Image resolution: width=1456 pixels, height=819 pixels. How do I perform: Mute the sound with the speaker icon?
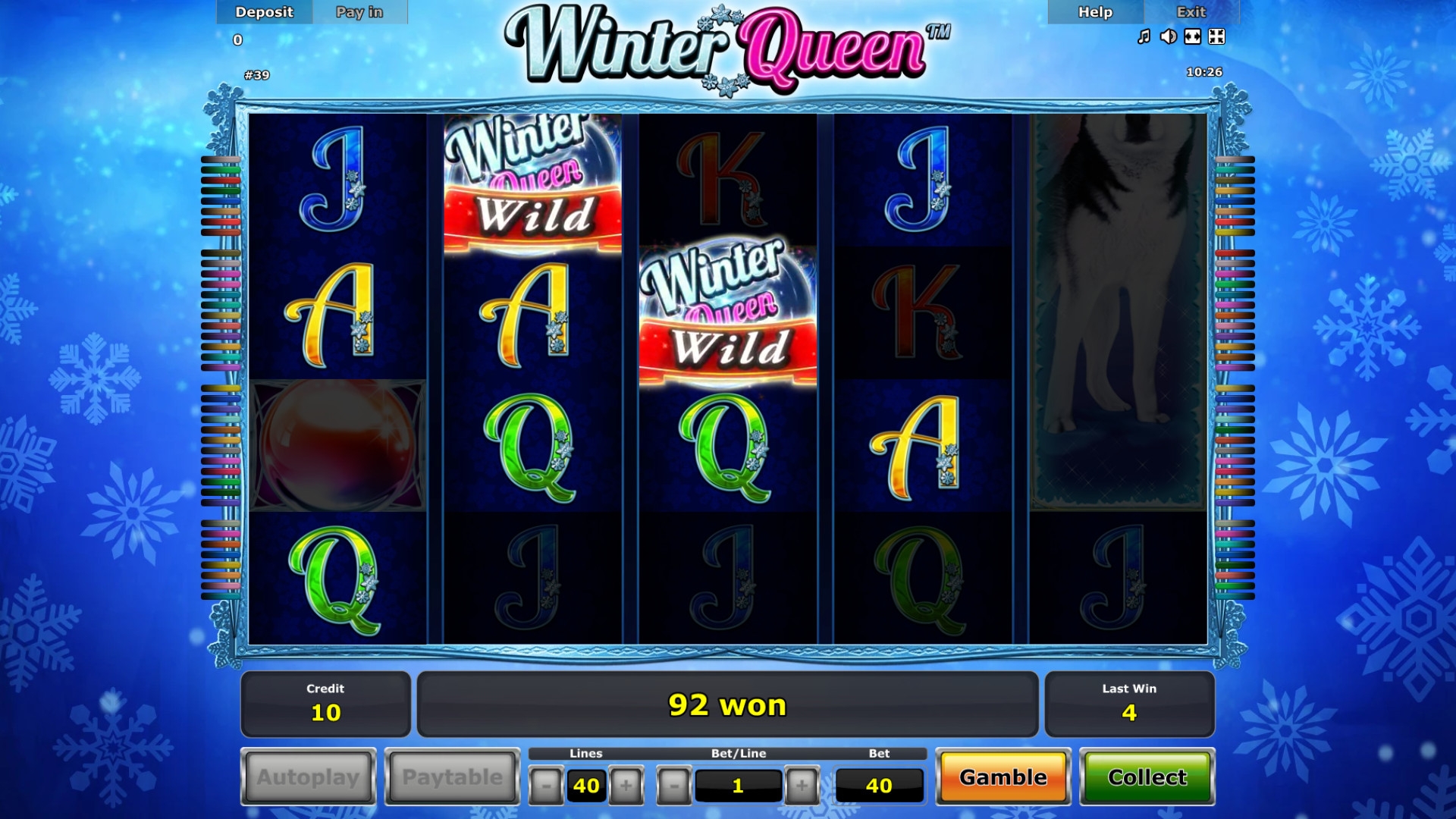pyautogui.click(x=1169, y=36)
